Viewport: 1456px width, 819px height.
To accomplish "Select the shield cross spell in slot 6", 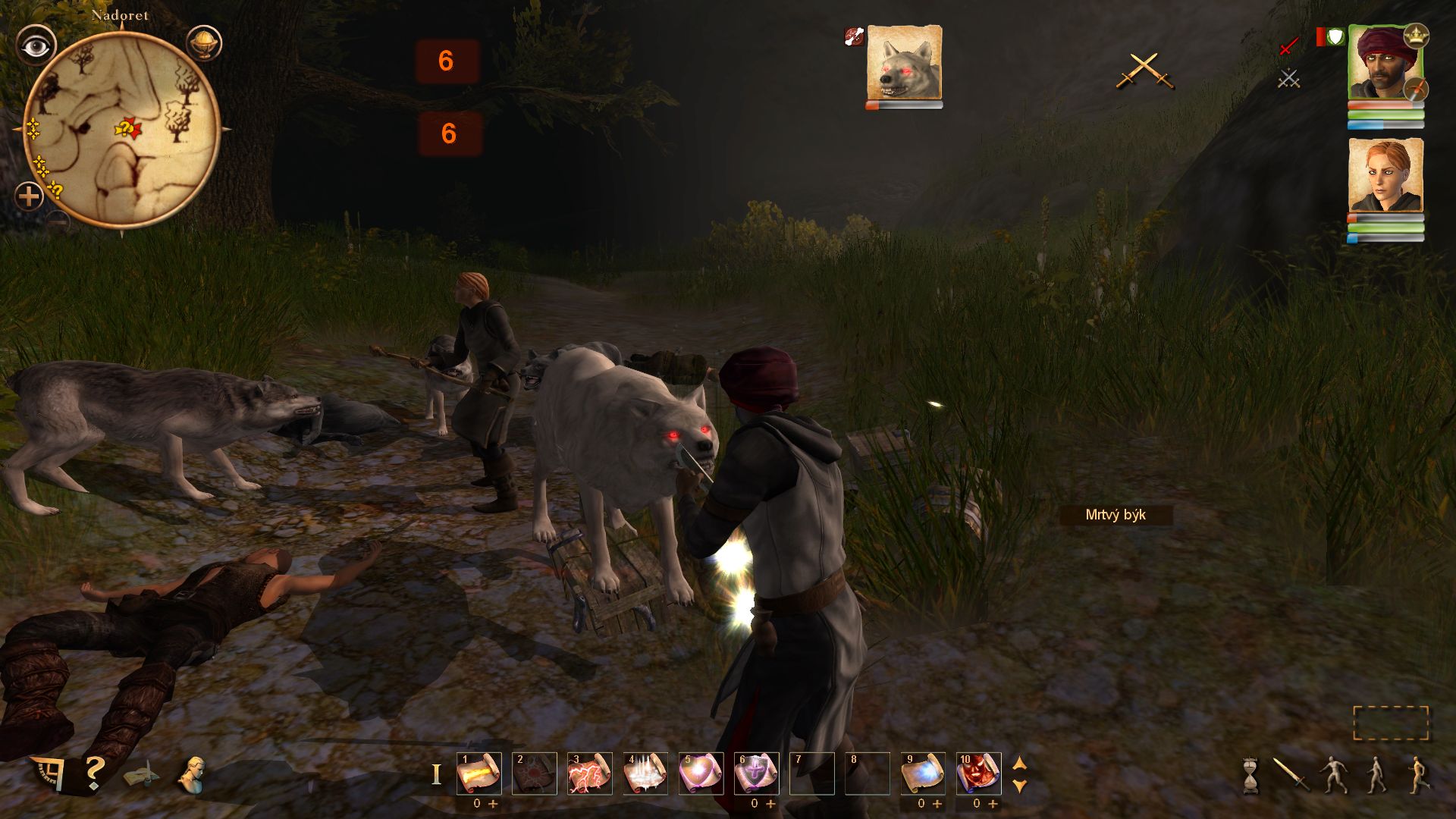I will pyautogui.click(x=756, y=773).
